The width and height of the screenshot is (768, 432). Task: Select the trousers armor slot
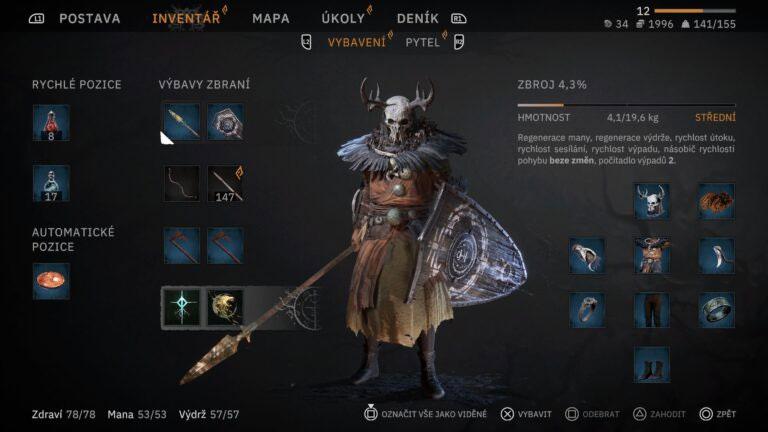tap(651, 310)
